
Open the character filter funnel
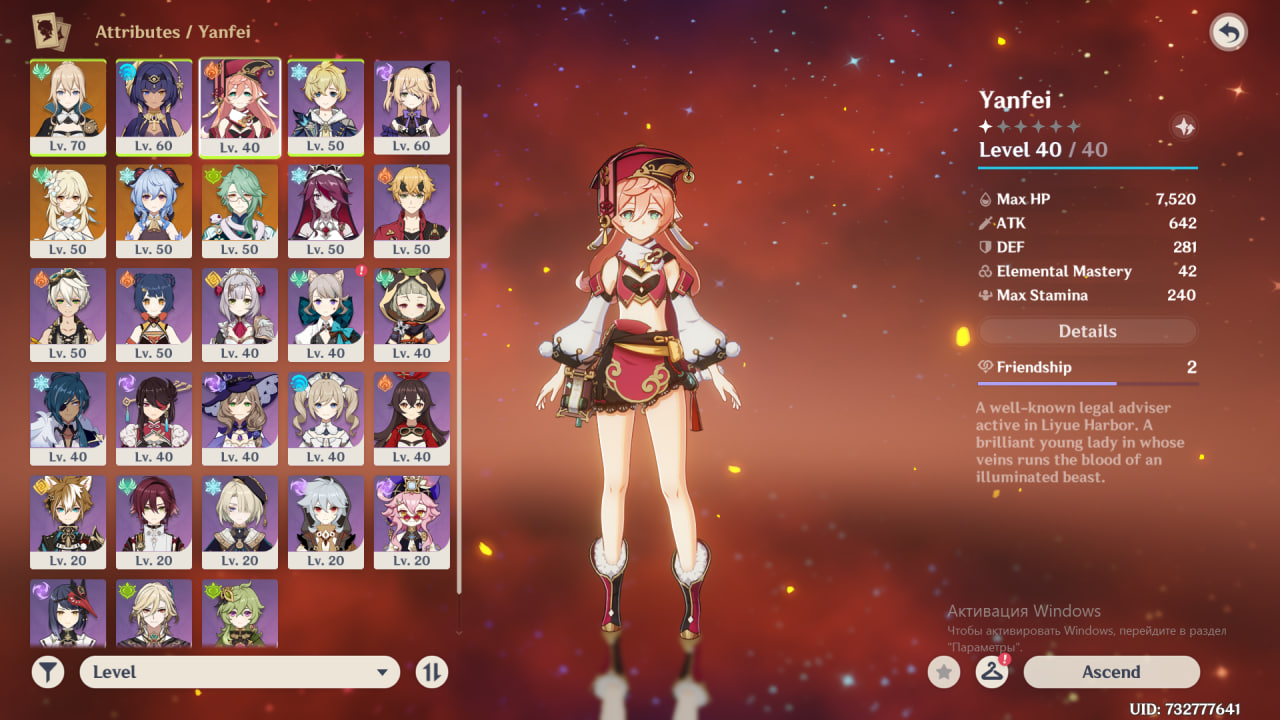tap(47, 672)
